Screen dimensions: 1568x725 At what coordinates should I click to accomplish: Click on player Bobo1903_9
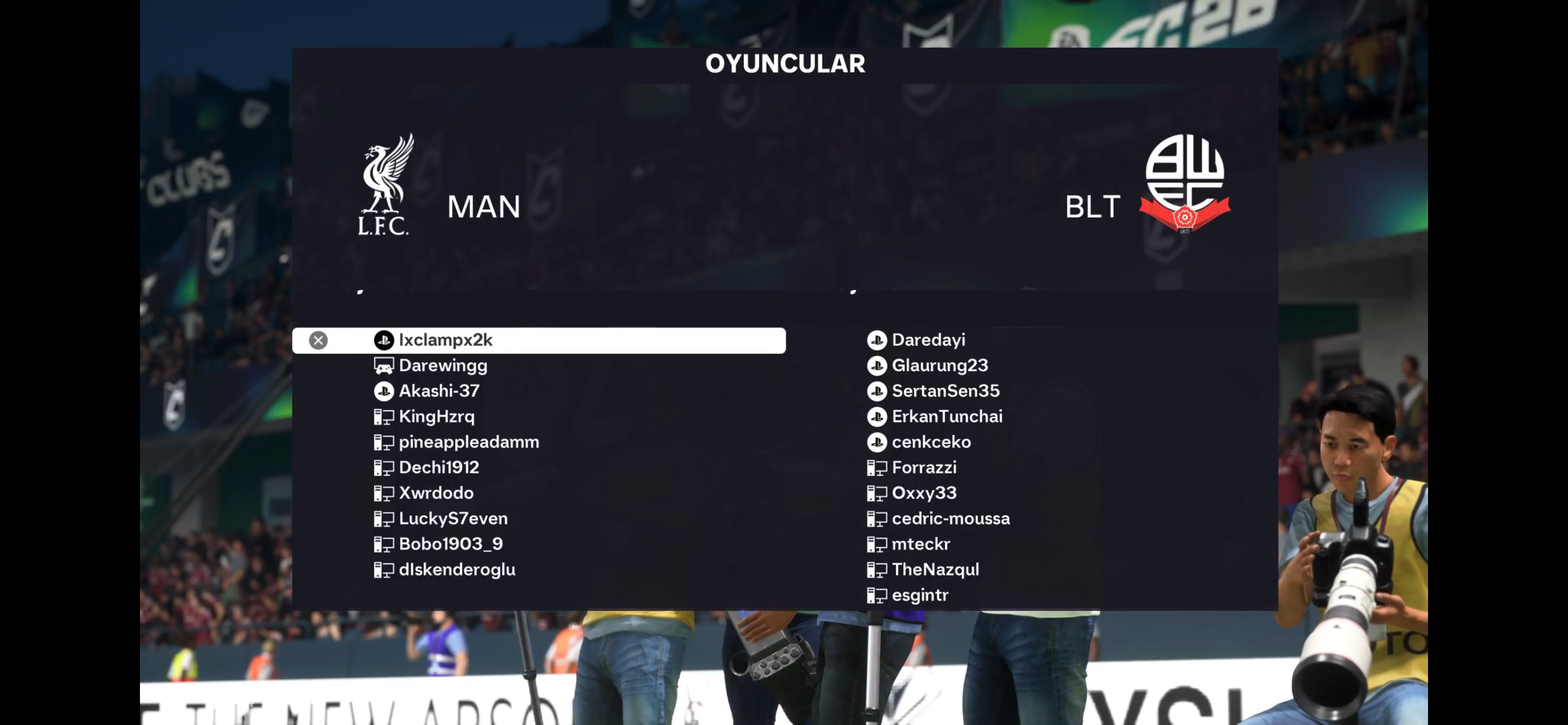[450, 543]
